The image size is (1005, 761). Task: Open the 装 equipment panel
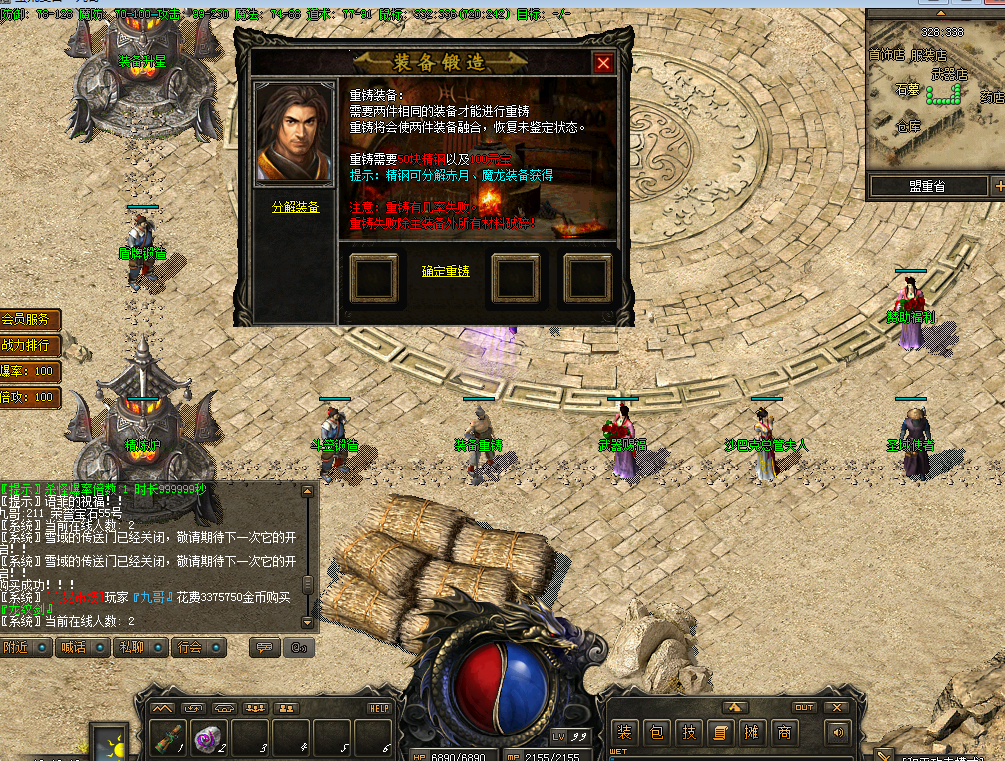pos(624,733)
